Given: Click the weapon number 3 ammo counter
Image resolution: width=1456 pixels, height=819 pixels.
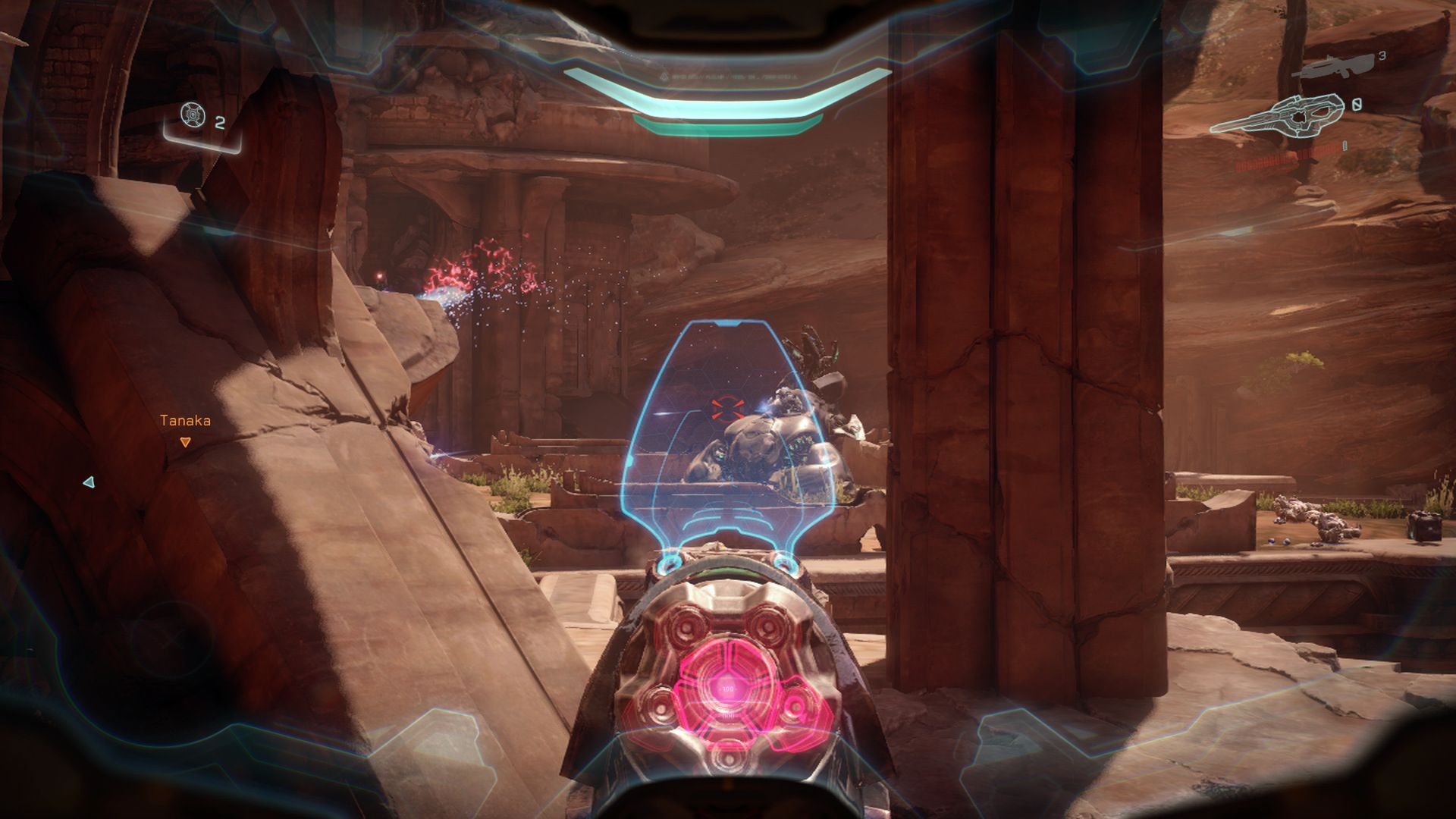Looking at the screenshot, I should [1382, 57].
